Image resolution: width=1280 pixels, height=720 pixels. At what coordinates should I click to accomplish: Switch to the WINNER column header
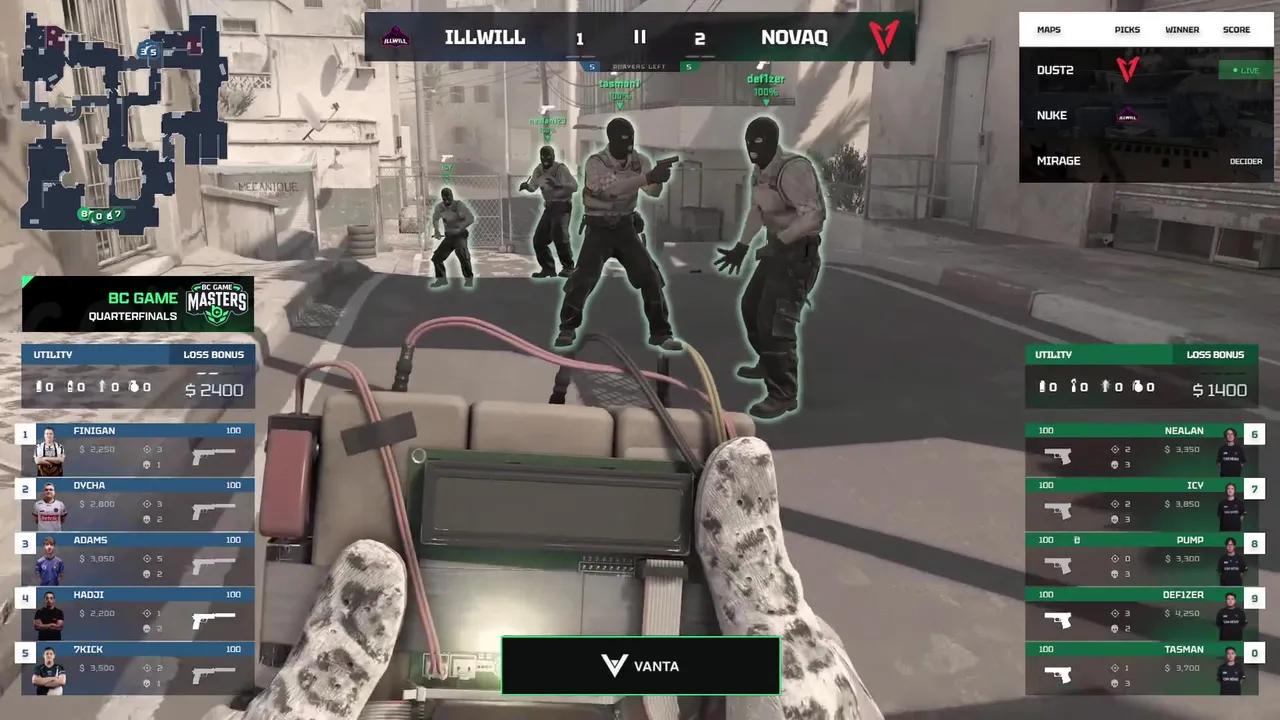[x=1182, y=30]
